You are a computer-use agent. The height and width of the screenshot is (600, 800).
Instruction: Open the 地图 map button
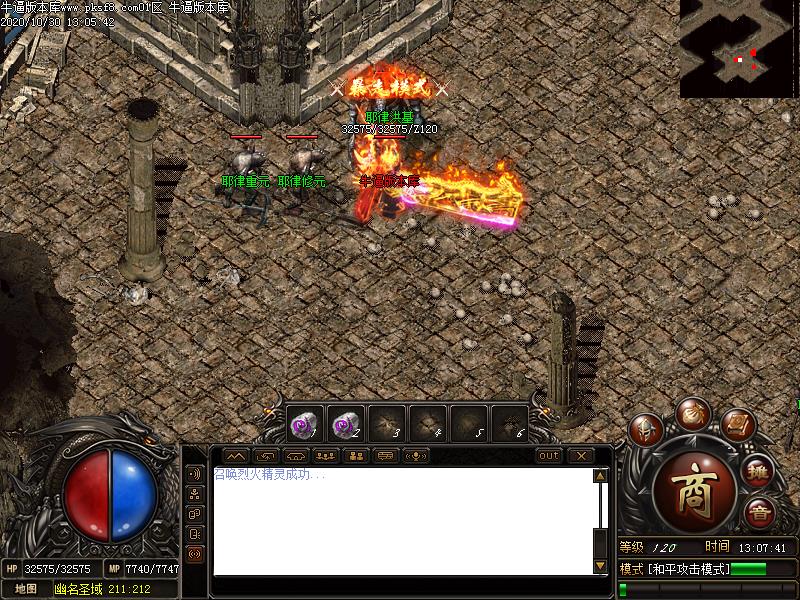click(26, 589)
